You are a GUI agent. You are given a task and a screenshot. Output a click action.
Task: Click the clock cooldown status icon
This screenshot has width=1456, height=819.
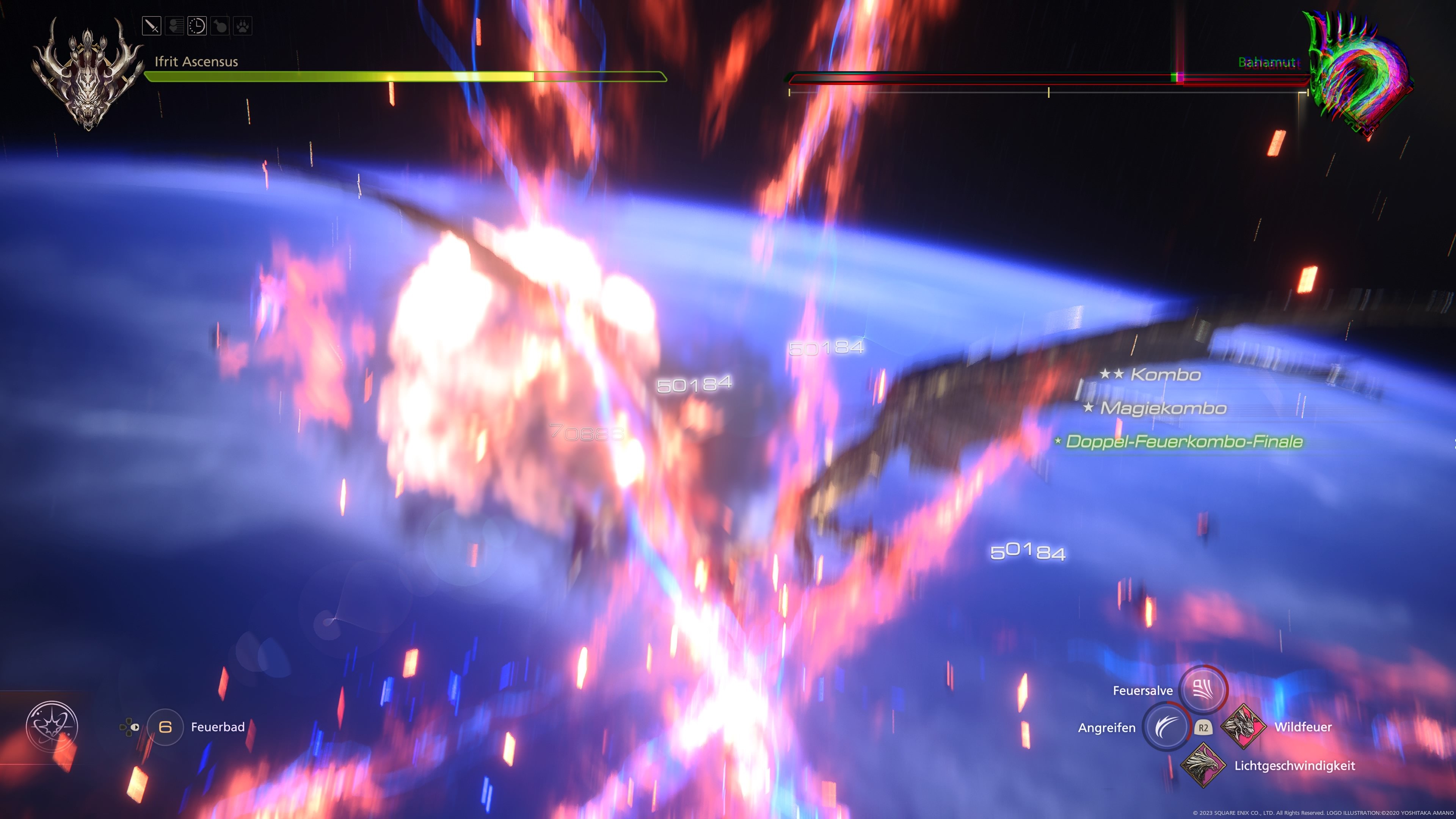coord(197,26)
